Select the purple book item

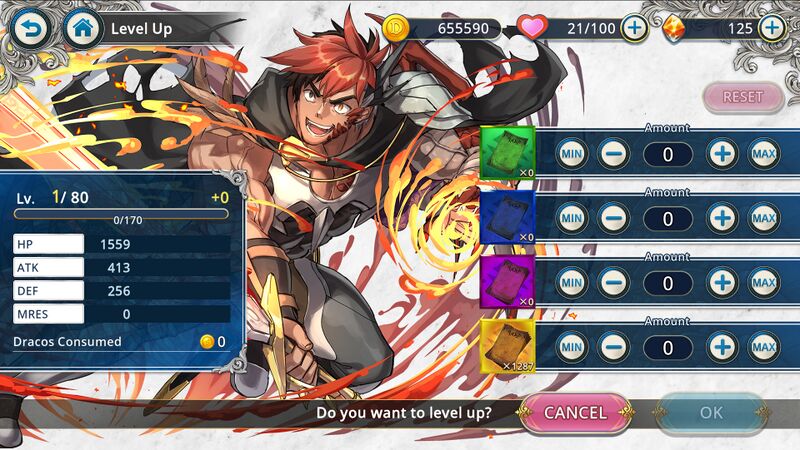(508, 282)
